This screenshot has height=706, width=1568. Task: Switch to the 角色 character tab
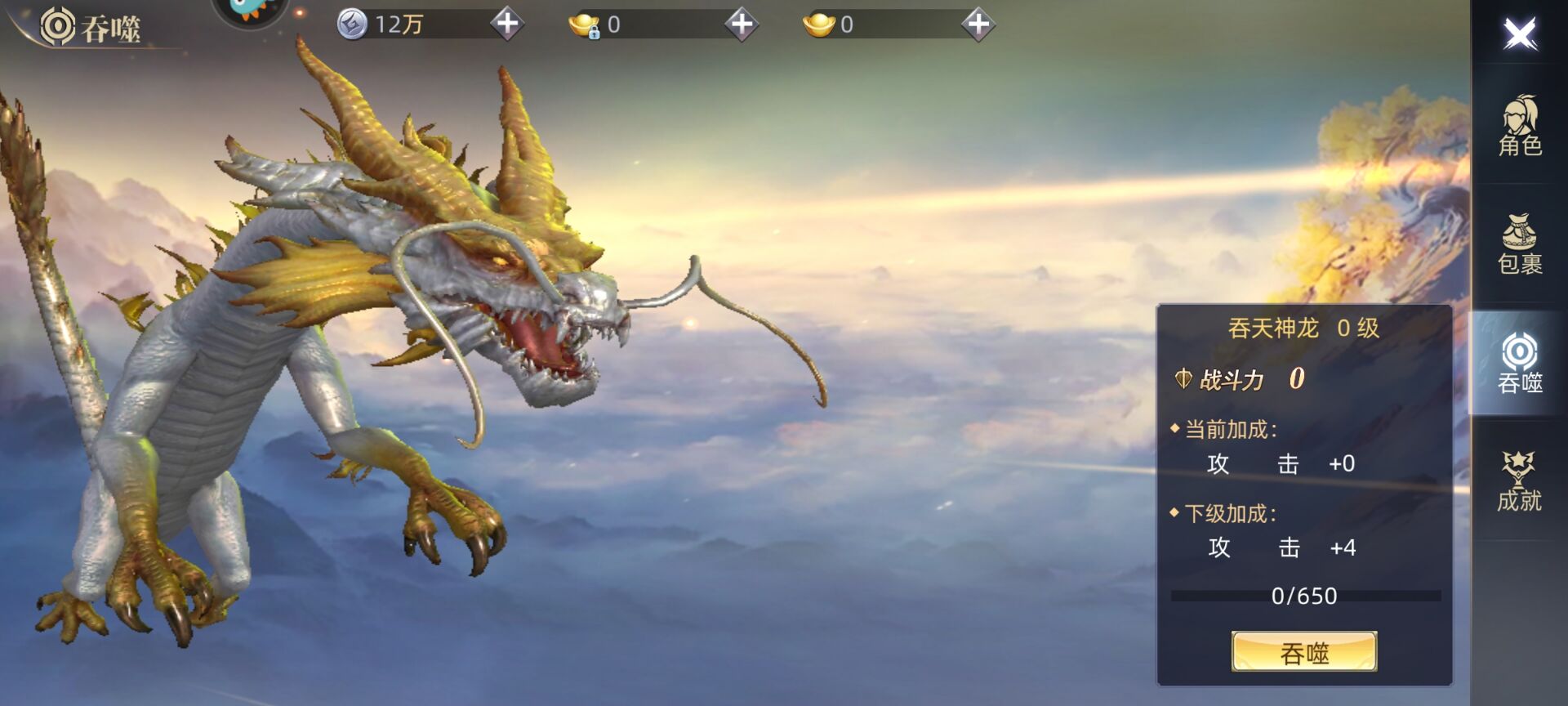pos(1519,126)
